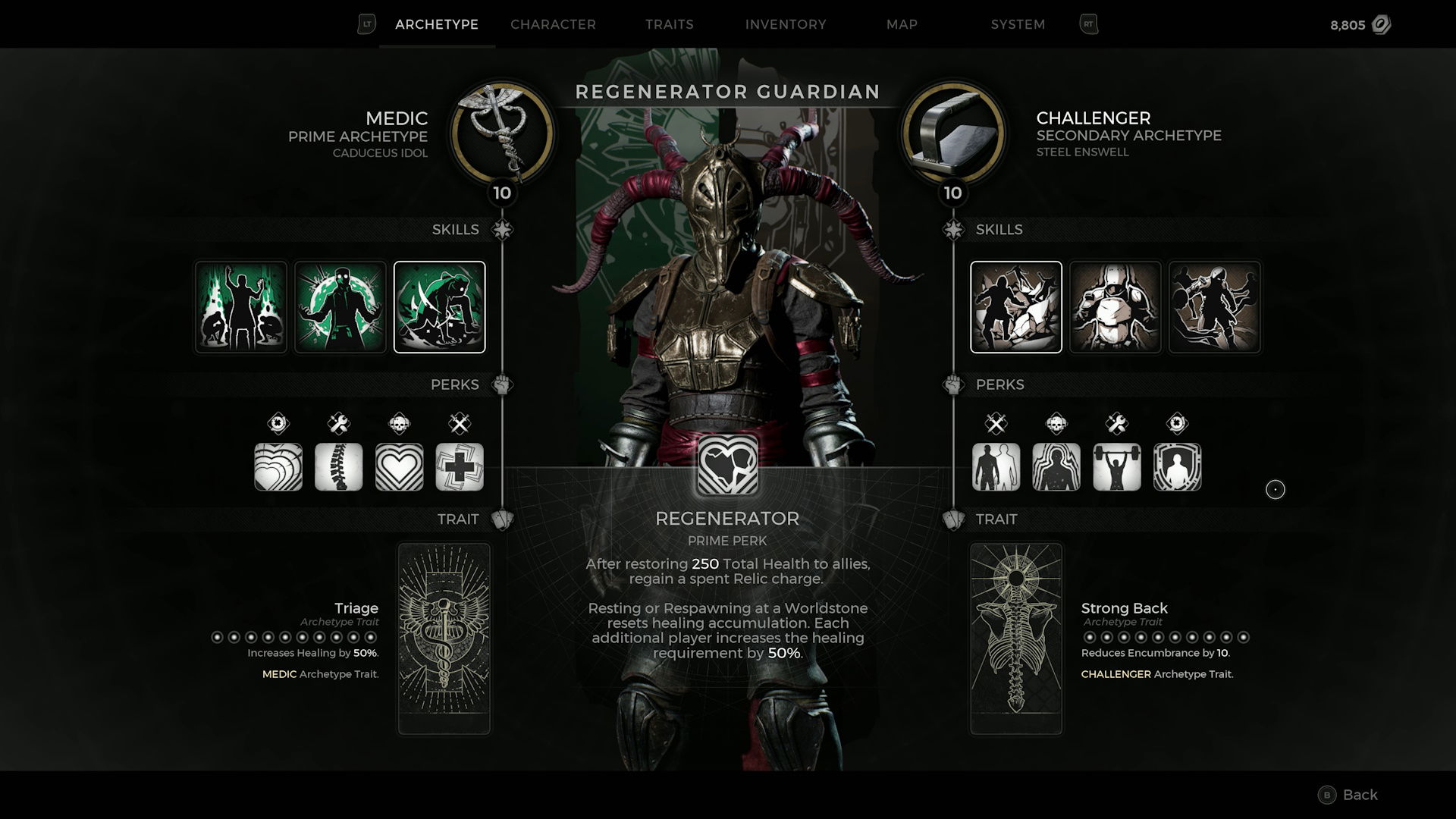Select the highlighted Challenger ground-slam skill
The width and height of the screenshot is (1456, 819).
click(1016, 307)
